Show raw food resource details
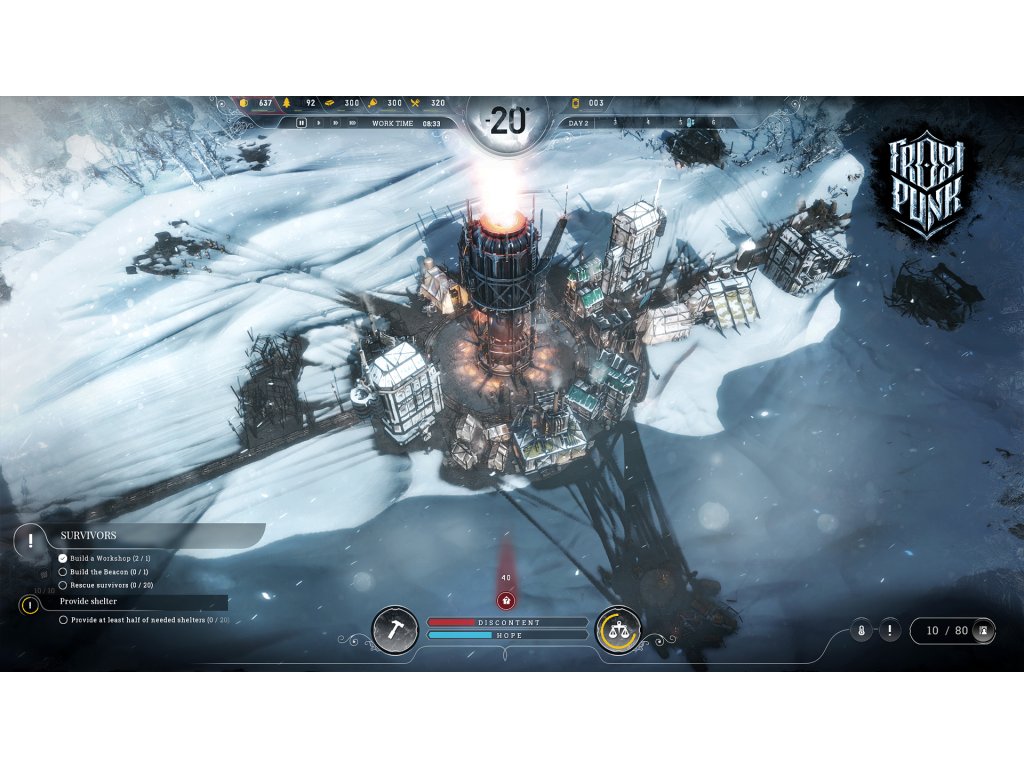The width and height of the screenshot is (1024, 768). pyautogui.click(x=386, y=103)
